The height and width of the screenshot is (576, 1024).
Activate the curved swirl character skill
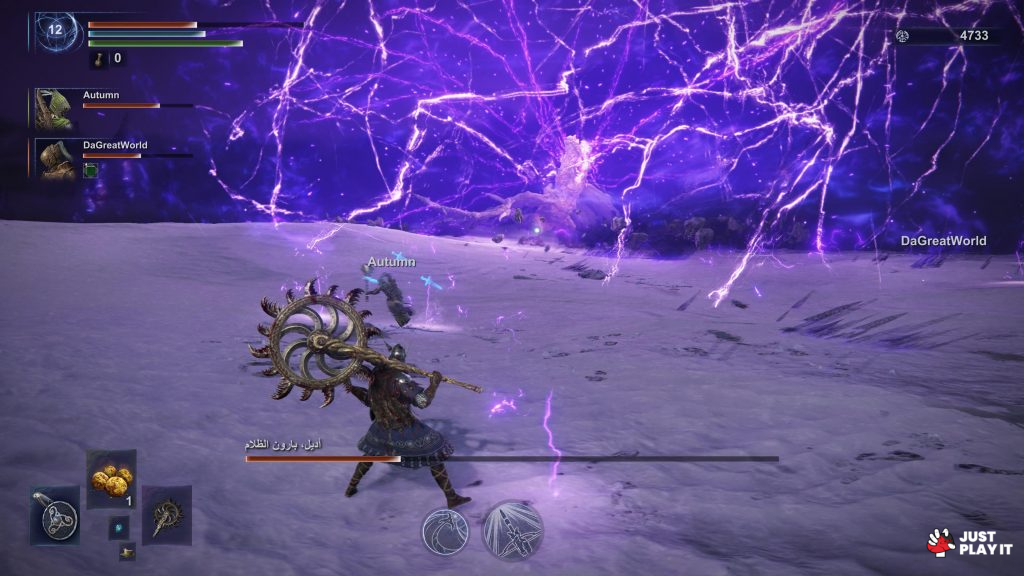(446, 531)
